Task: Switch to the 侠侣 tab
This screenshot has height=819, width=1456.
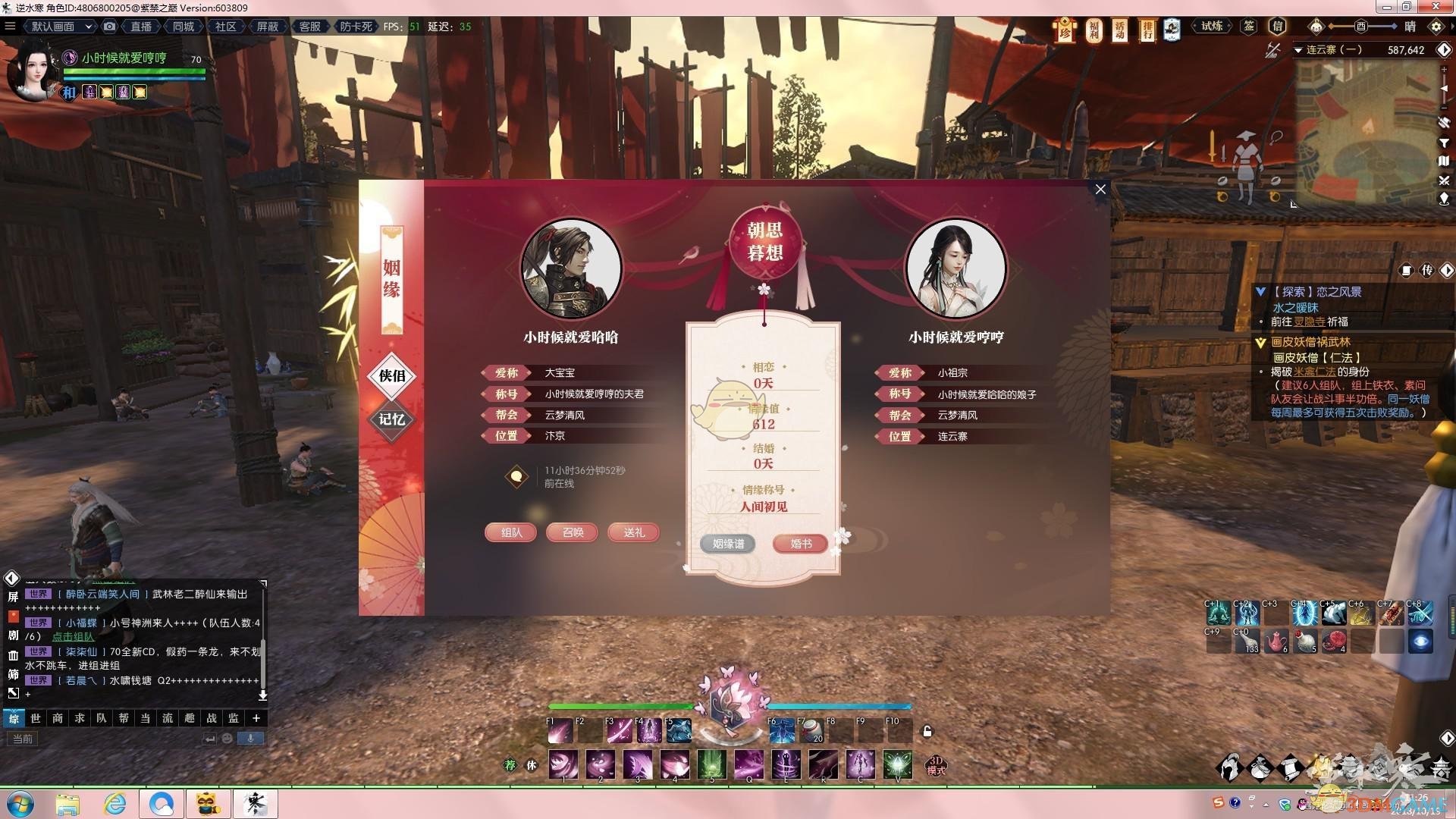Action: pyautogui.click(x=391, y=375)
